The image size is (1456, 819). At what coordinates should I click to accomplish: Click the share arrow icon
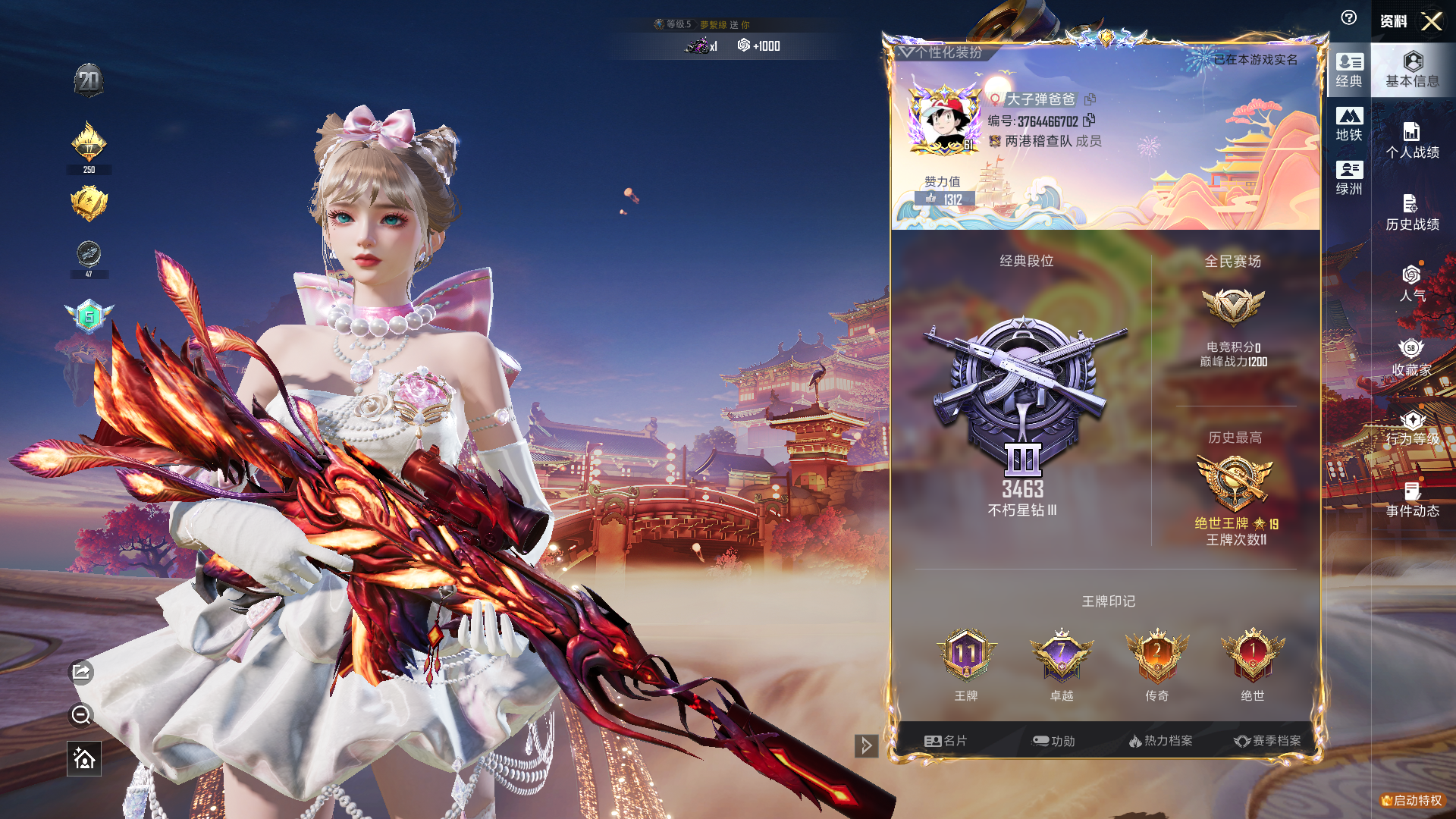tap(82, 672)
